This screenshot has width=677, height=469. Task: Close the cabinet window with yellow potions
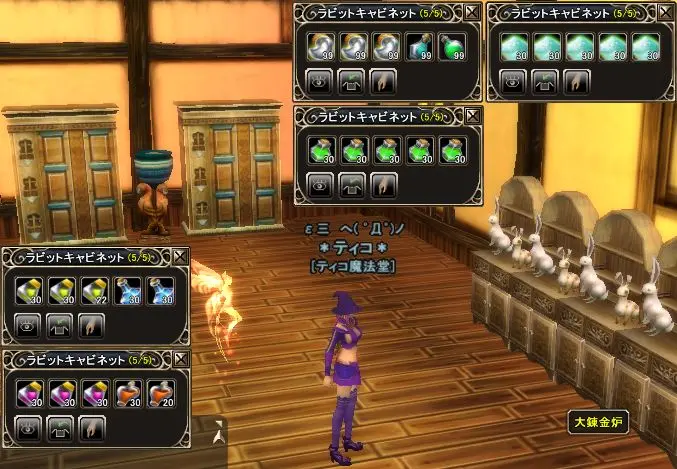[180, 257]
